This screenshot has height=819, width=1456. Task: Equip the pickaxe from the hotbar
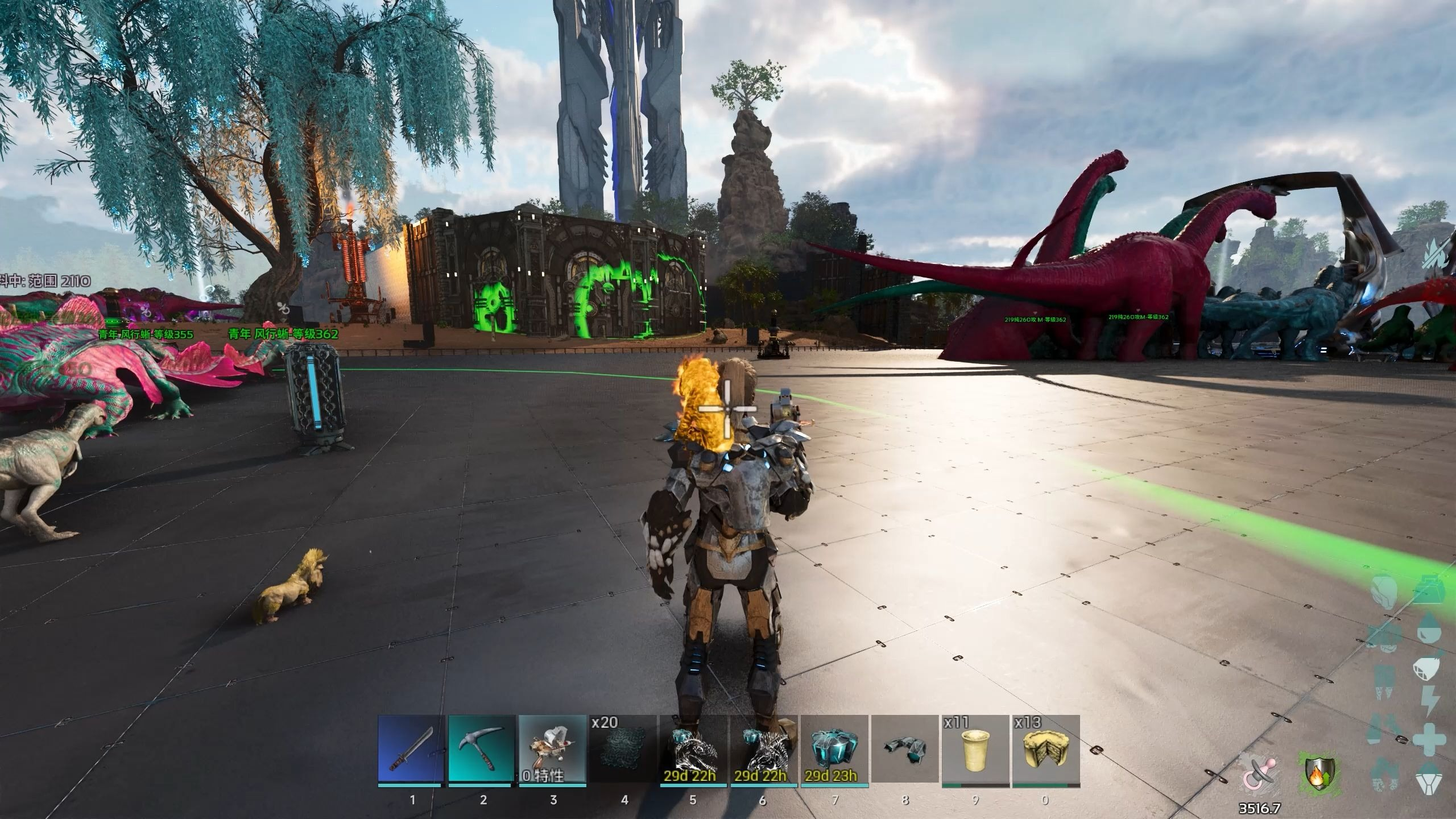tap(482, 749)
